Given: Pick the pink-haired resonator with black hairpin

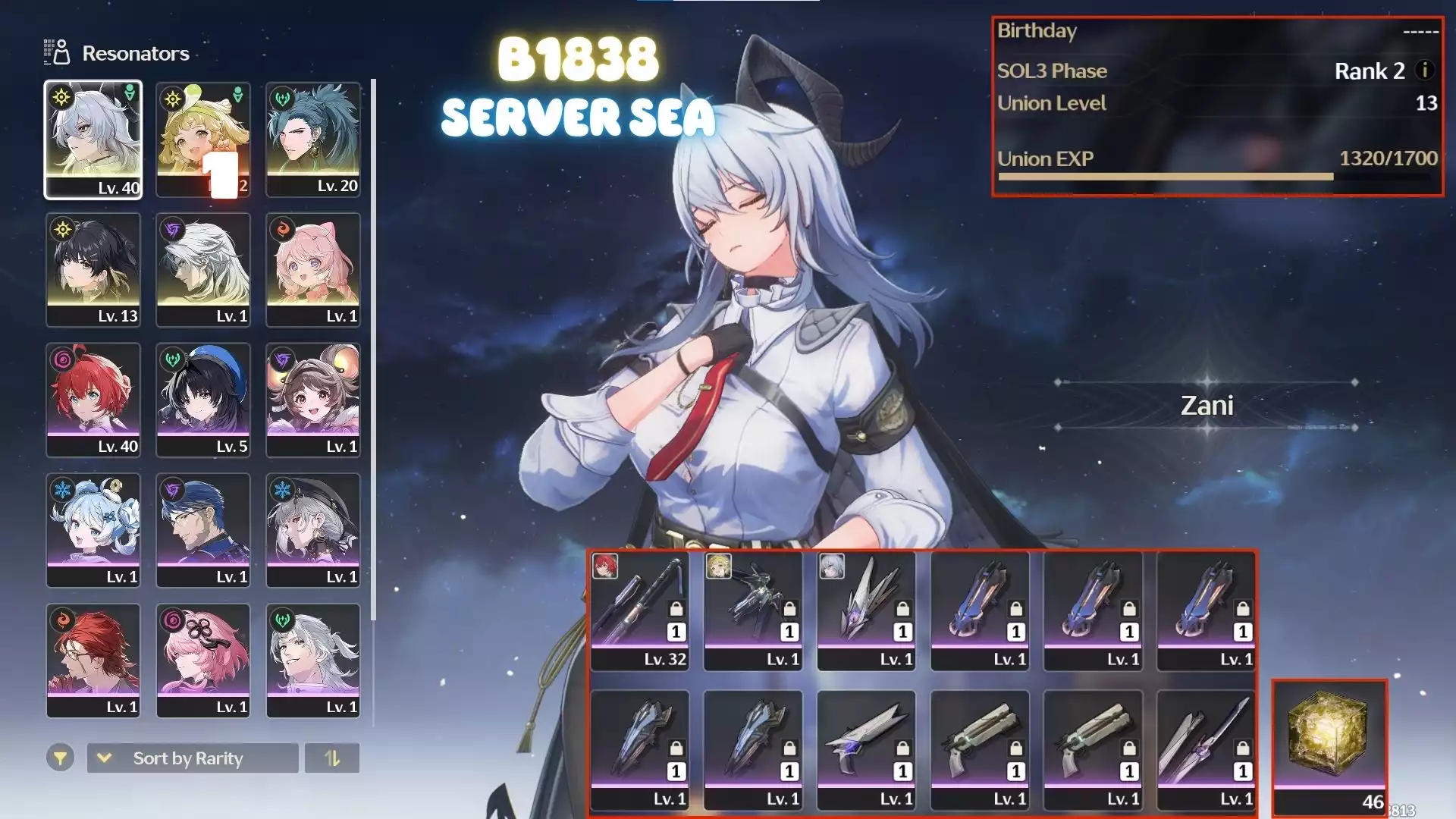Looking at the screenshot, I should click(203, 661).
